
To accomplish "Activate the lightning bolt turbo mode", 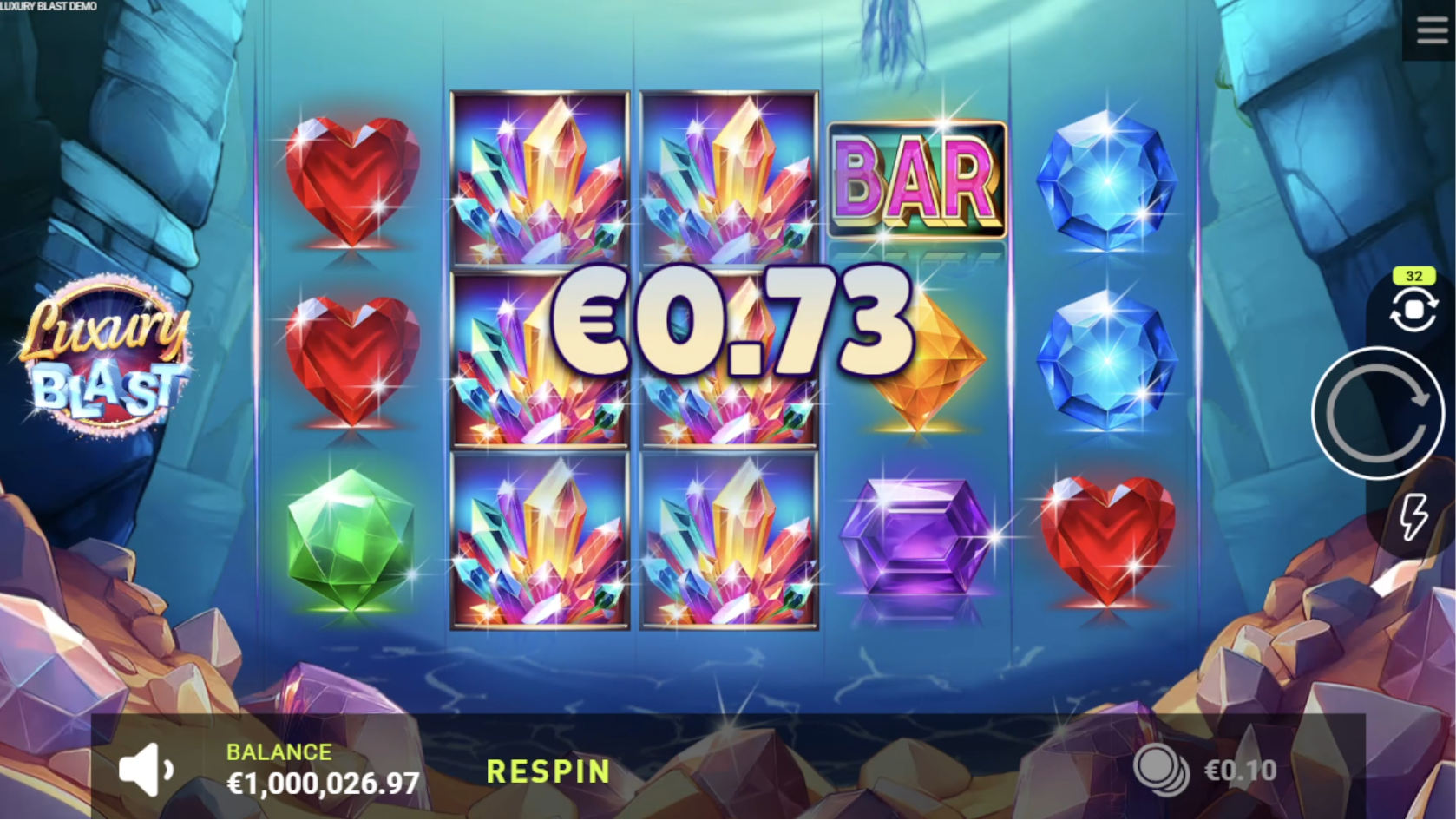I will coord(1414,516).
